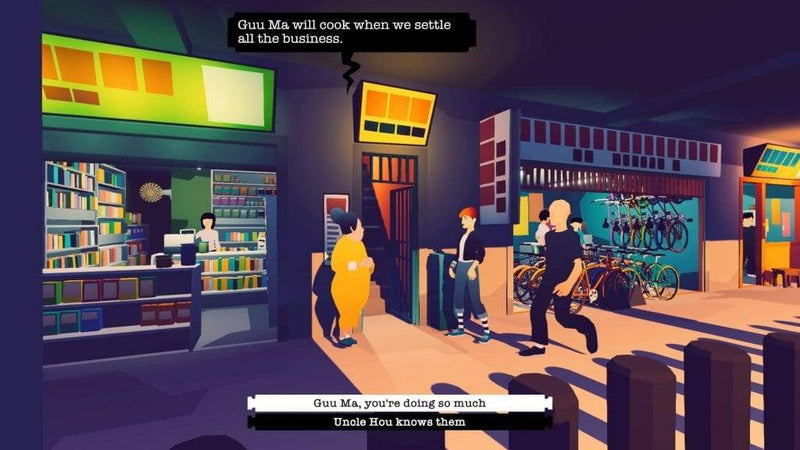Select the "Uncle Hou knows them" response
The width and height of the screenshot is (800, 450).
tap(398, 422)
